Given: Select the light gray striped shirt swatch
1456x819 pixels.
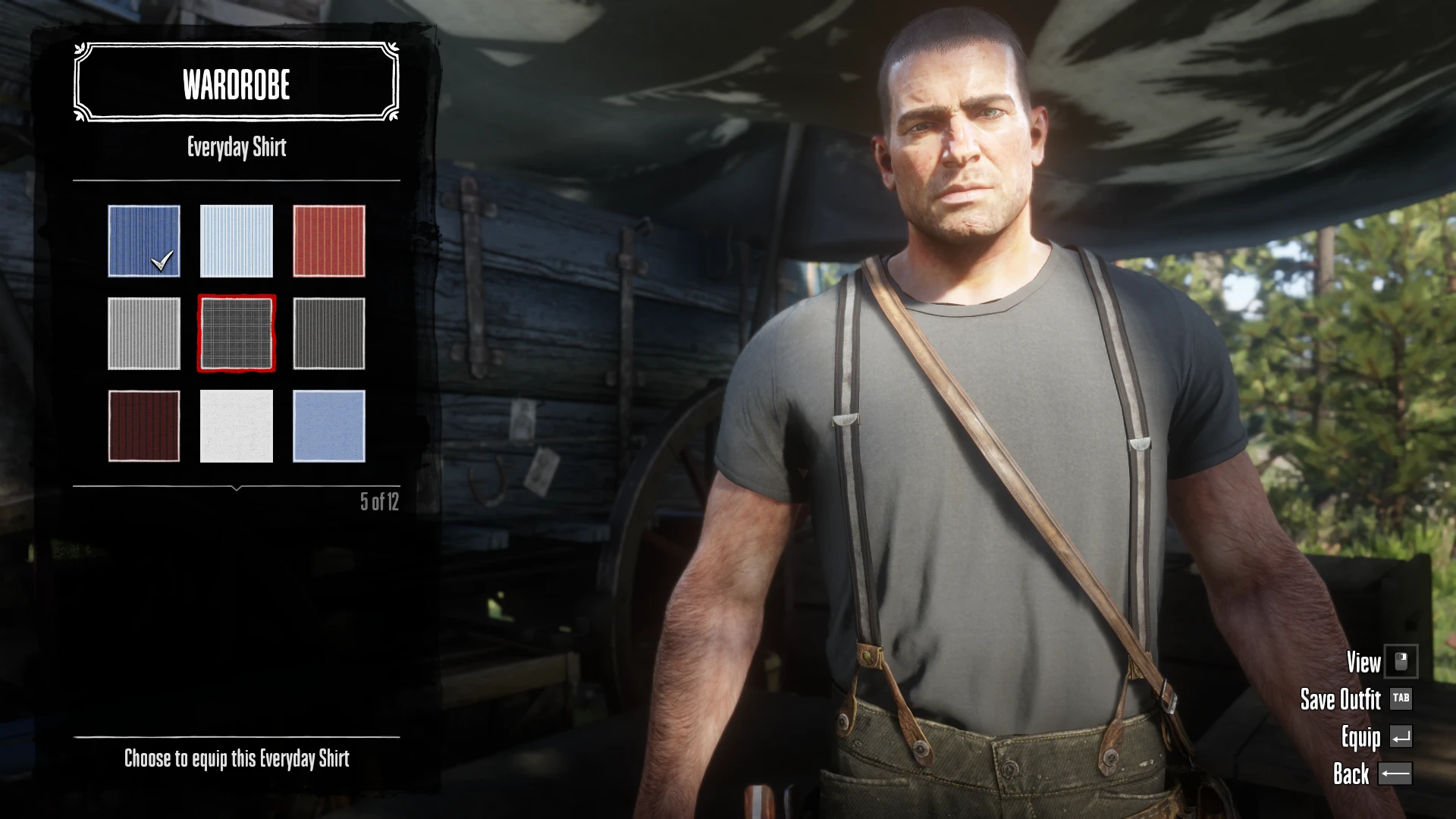Looking at the screenshot, I should [x=144, y=334].
